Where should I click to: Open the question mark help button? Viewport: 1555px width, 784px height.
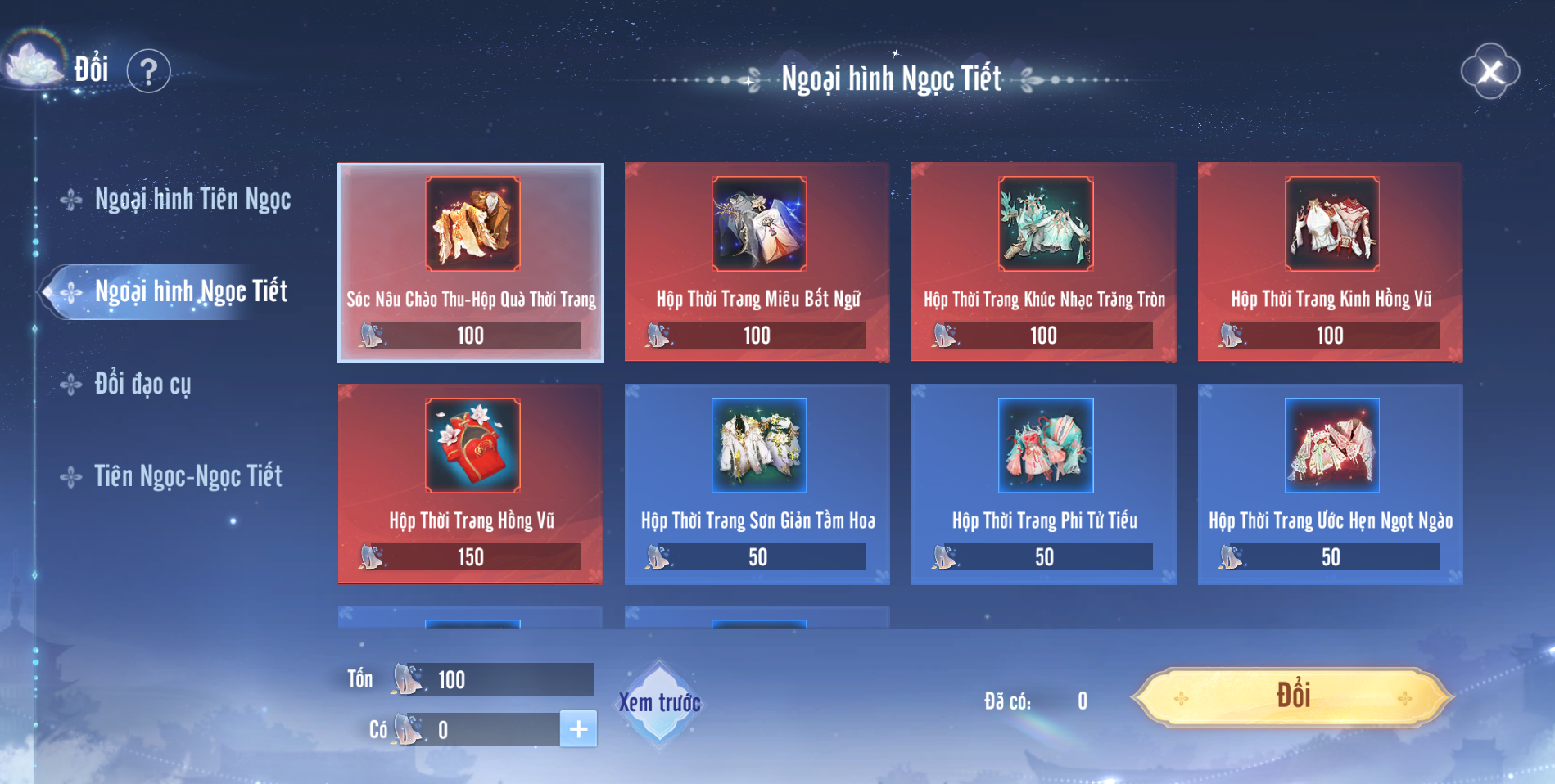148,72
